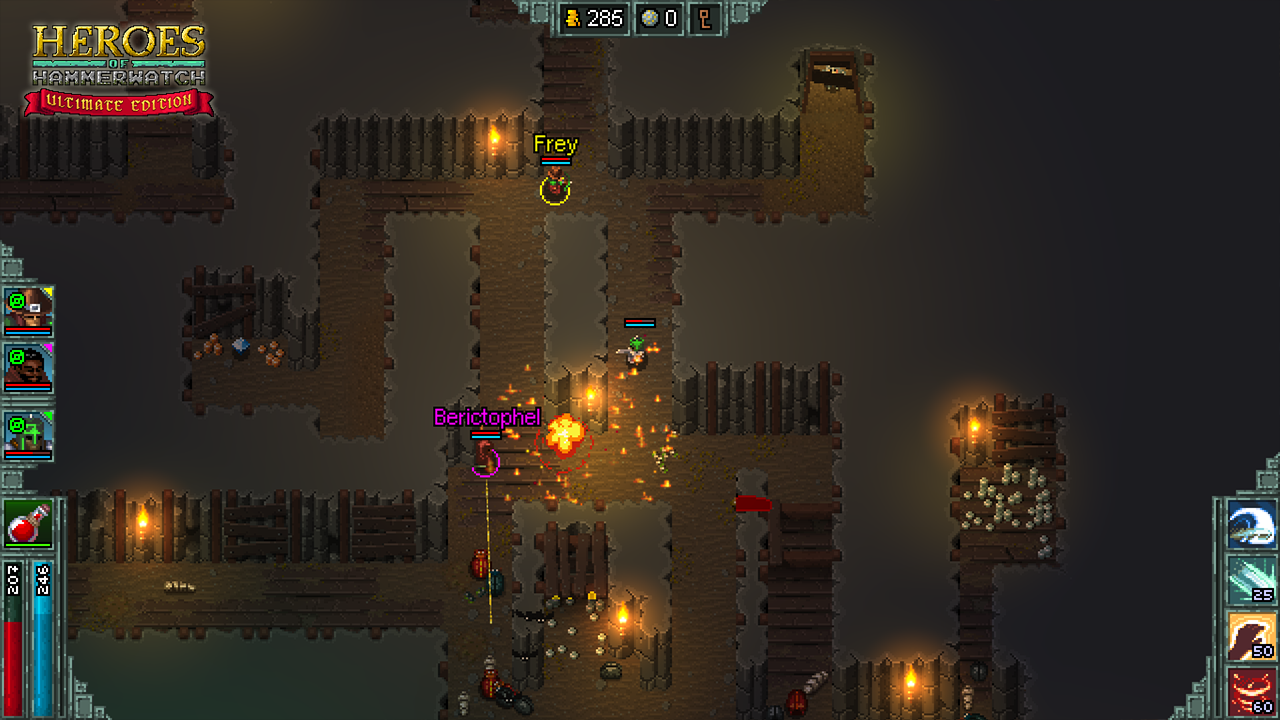Use the red health potion

[x=28, y=523]
